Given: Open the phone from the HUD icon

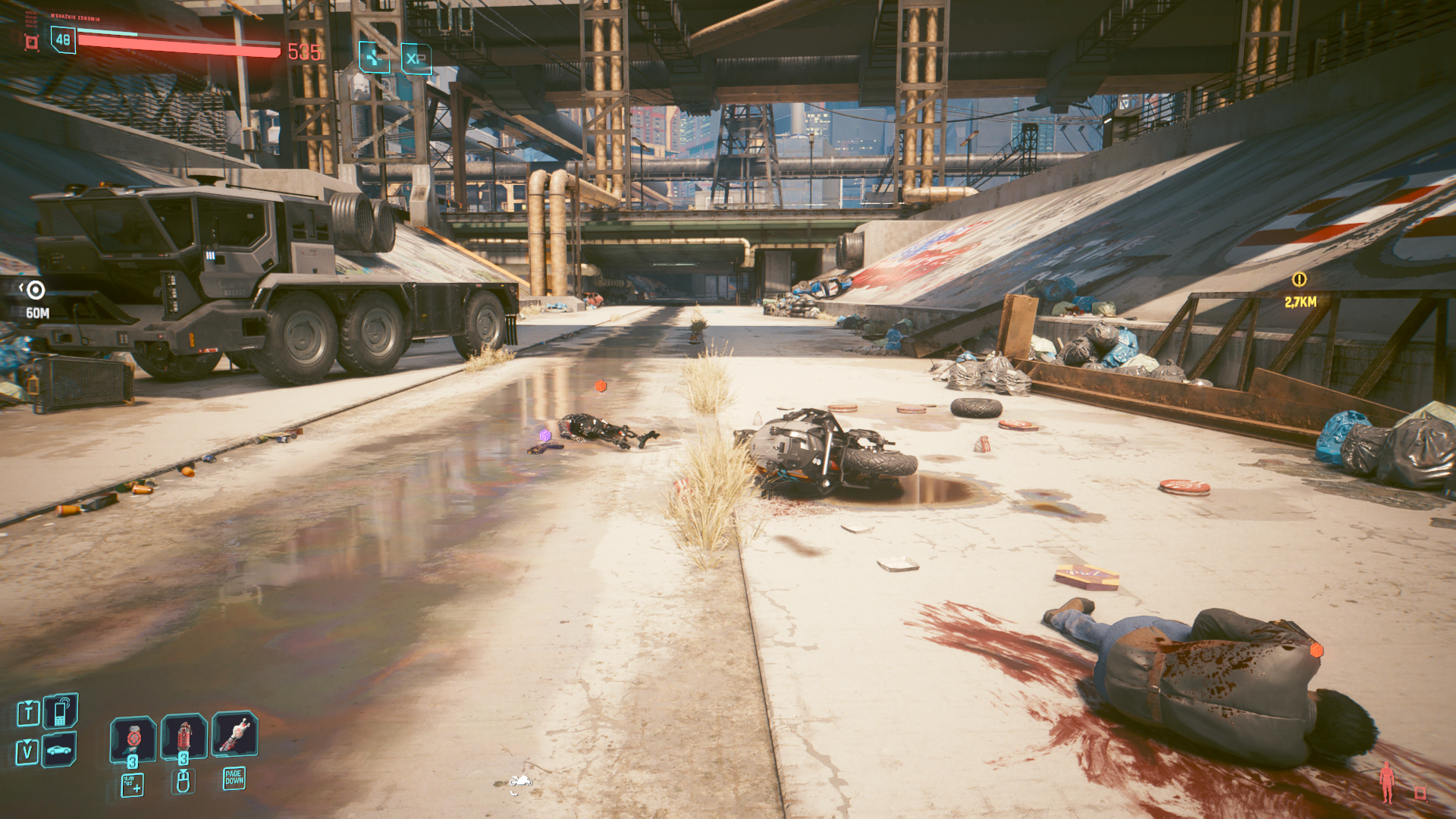Looking at the screenshot, I should click(61, 711).
